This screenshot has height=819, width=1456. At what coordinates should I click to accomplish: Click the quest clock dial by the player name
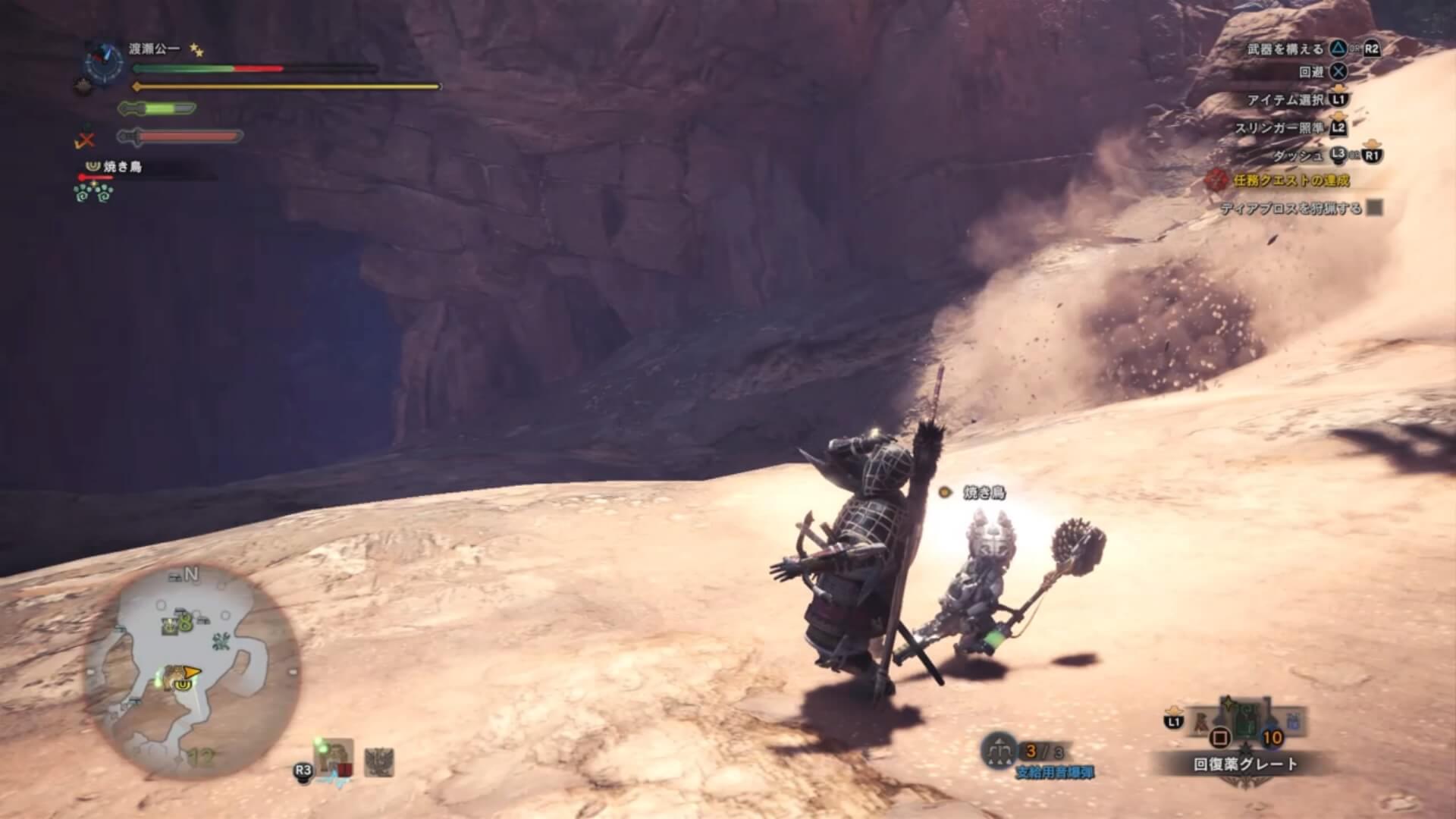[104, 63]
